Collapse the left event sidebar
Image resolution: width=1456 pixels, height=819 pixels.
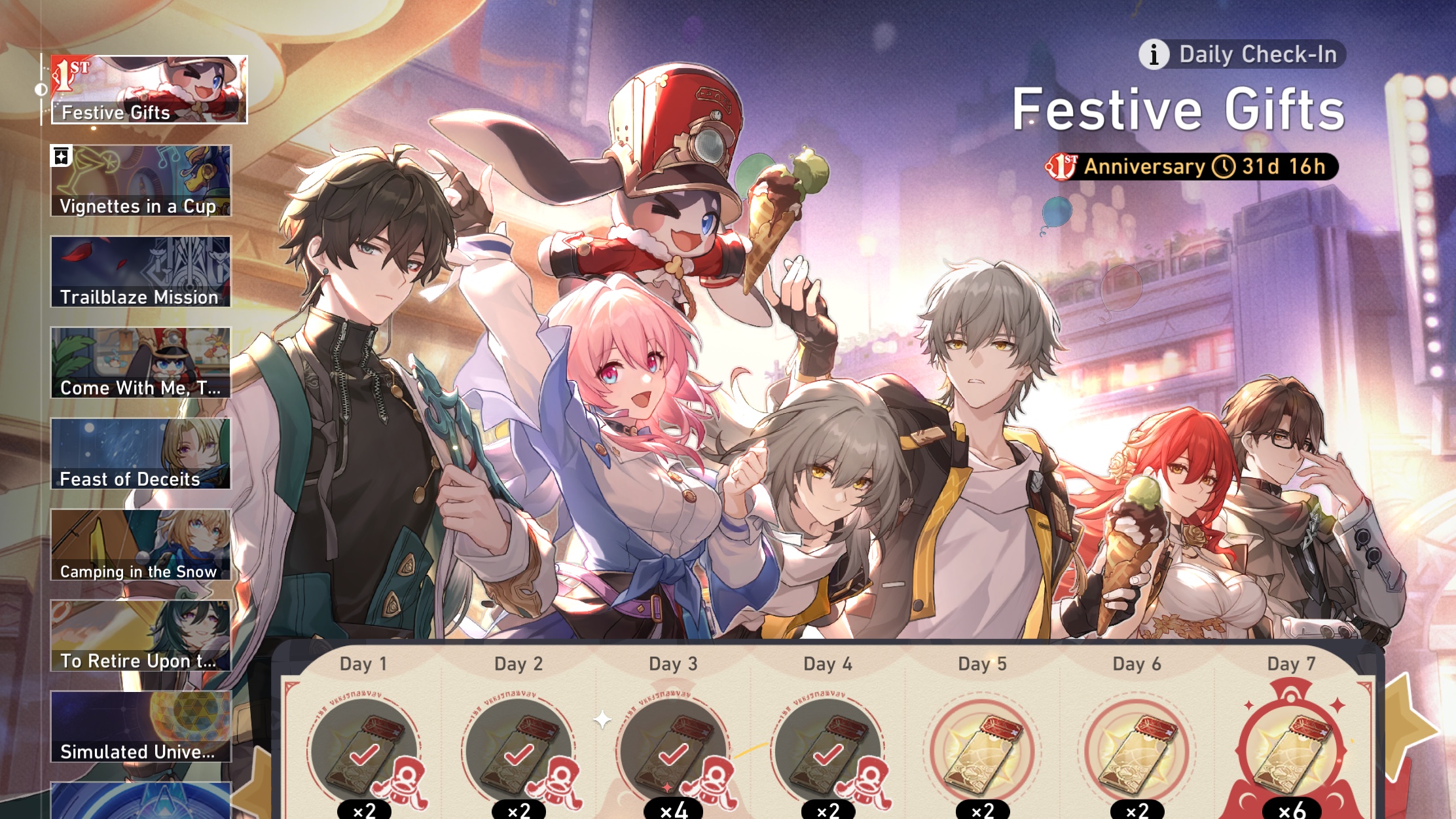(41, 90)
